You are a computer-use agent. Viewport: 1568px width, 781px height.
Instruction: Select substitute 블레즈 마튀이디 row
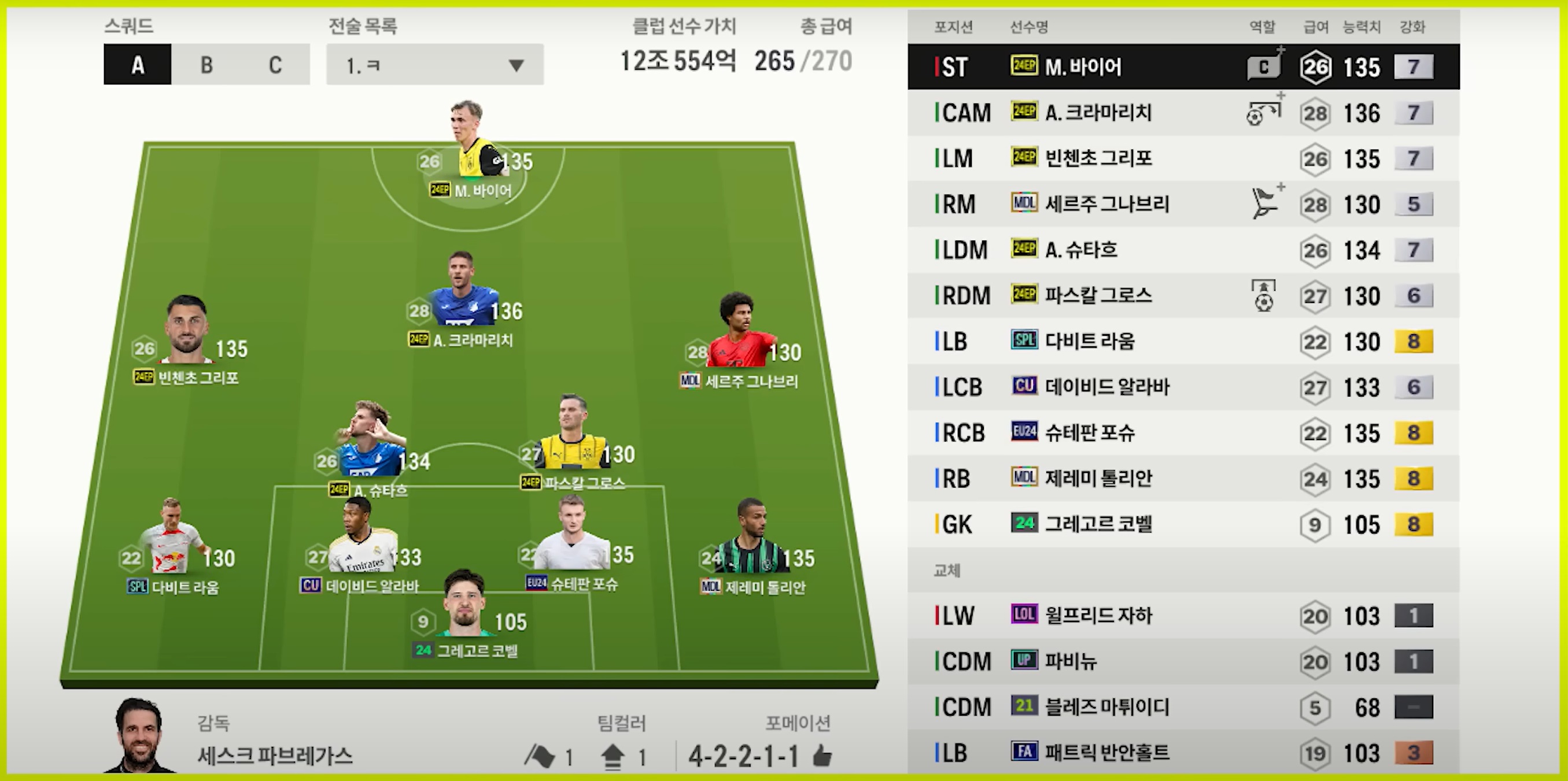coord(1183,707)
